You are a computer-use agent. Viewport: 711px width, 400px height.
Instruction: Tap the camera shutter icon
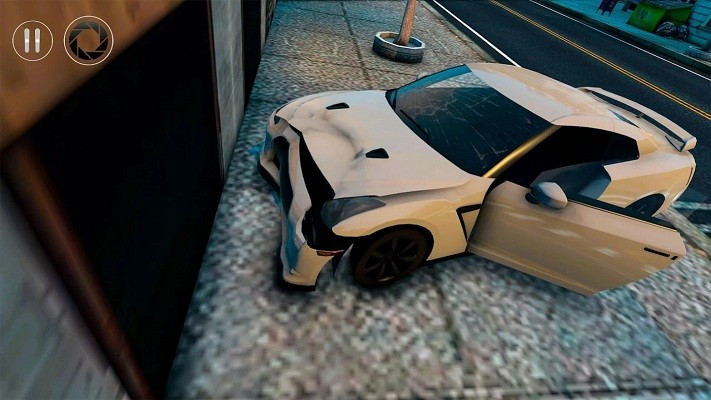88,41
